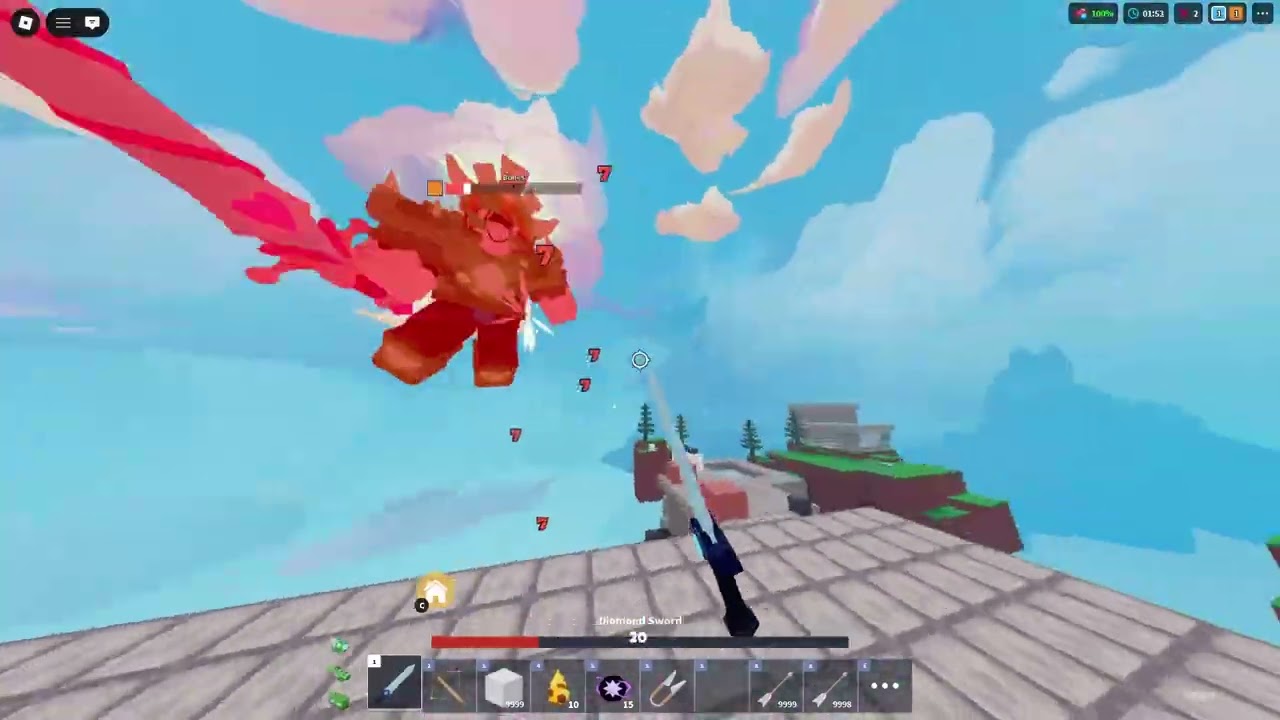The width and height of the screenshot is (1280, 720).
Task: Select the Diamond Sword hotbar slot
Action: tap(395, 685)
